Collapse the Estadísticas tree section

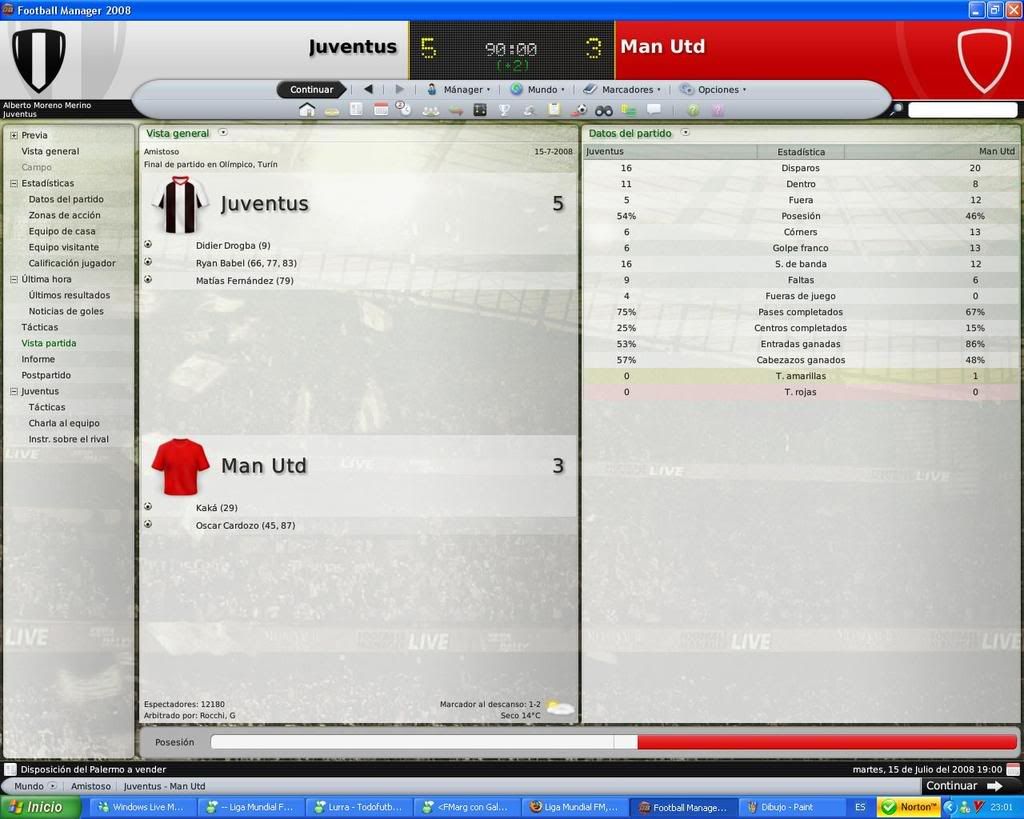13,183
